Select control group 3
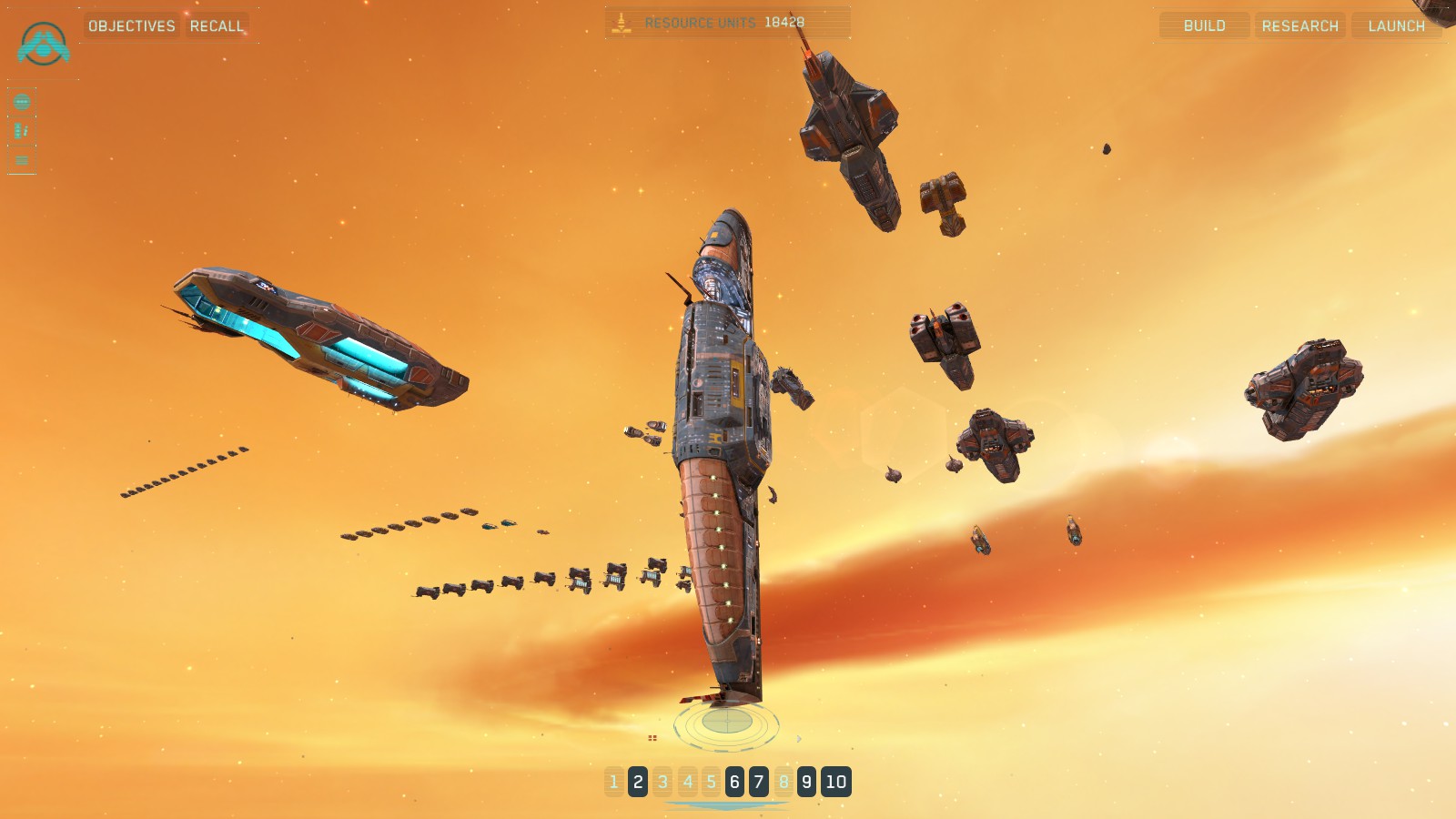 click(x=662, y=782)
